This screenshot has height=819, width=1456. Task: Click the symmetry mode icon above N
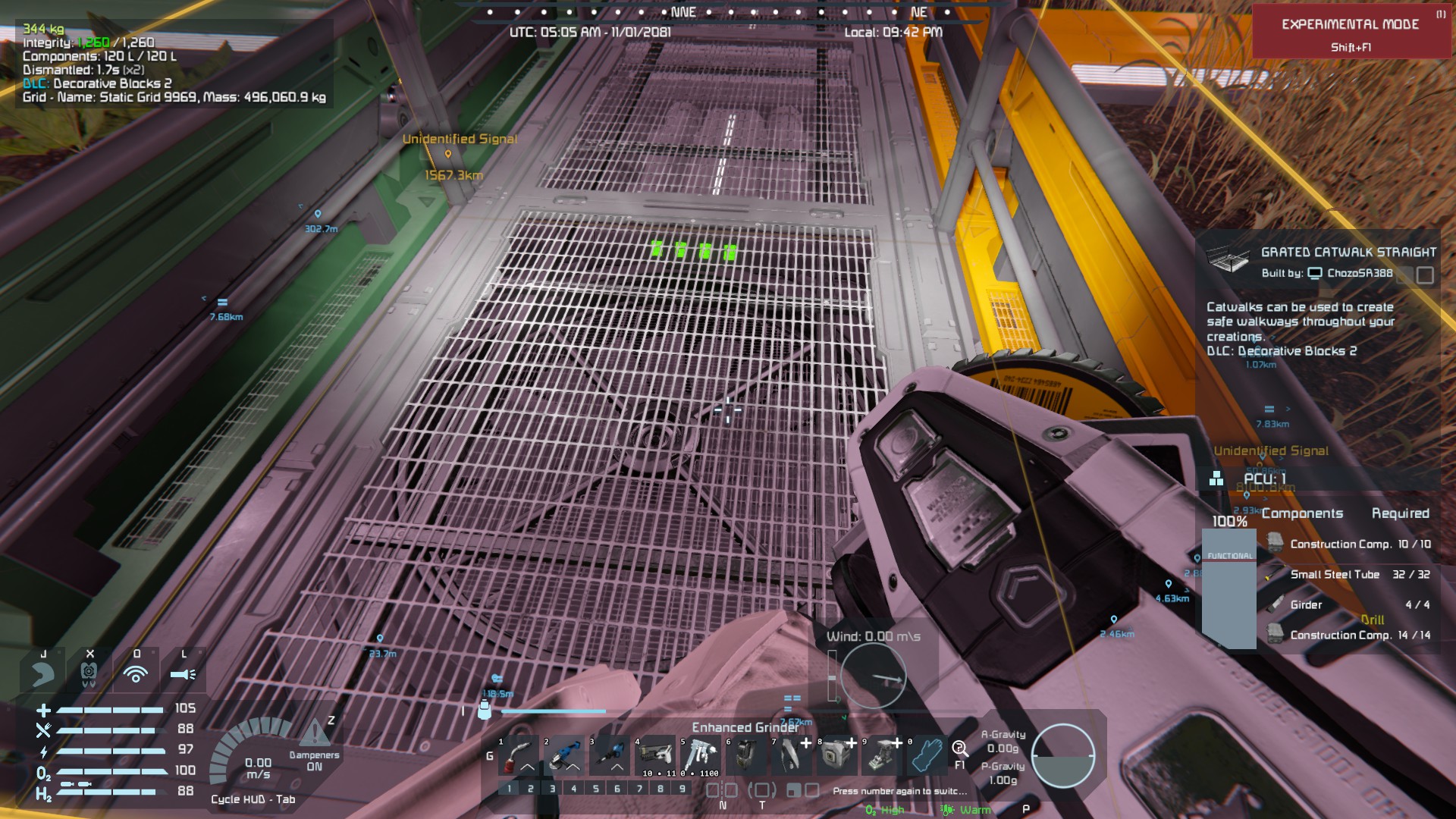click(722, 790)
